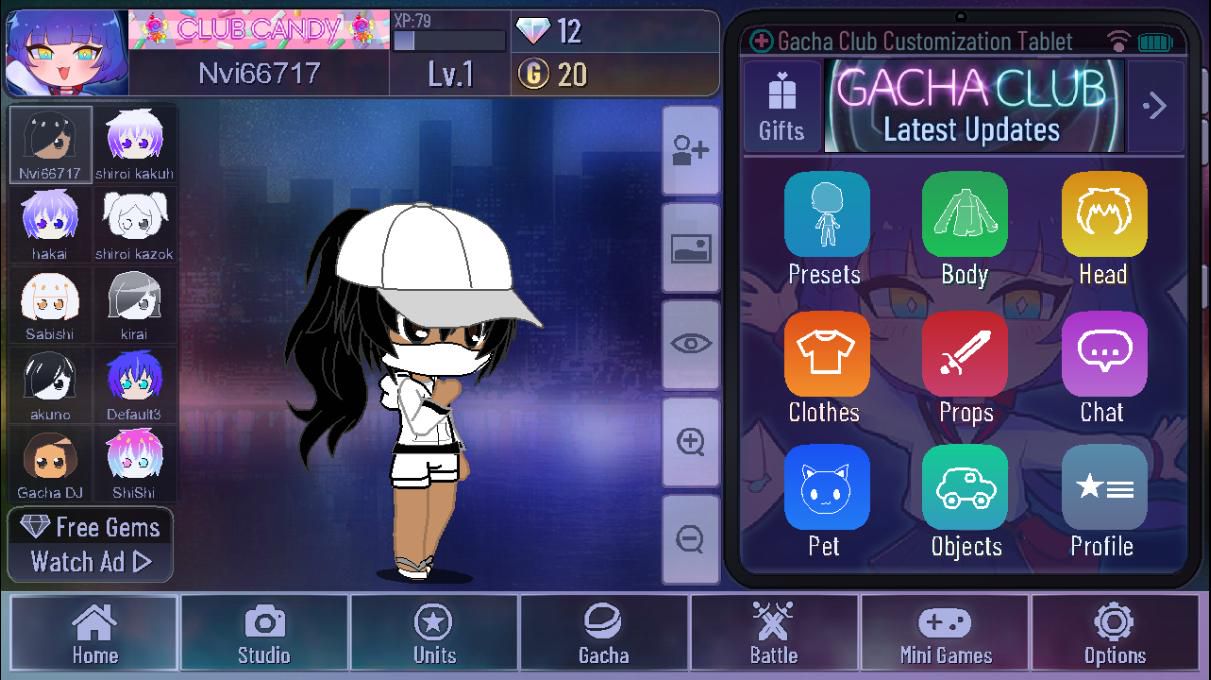Switch to the Studio tab

point(264,634)
